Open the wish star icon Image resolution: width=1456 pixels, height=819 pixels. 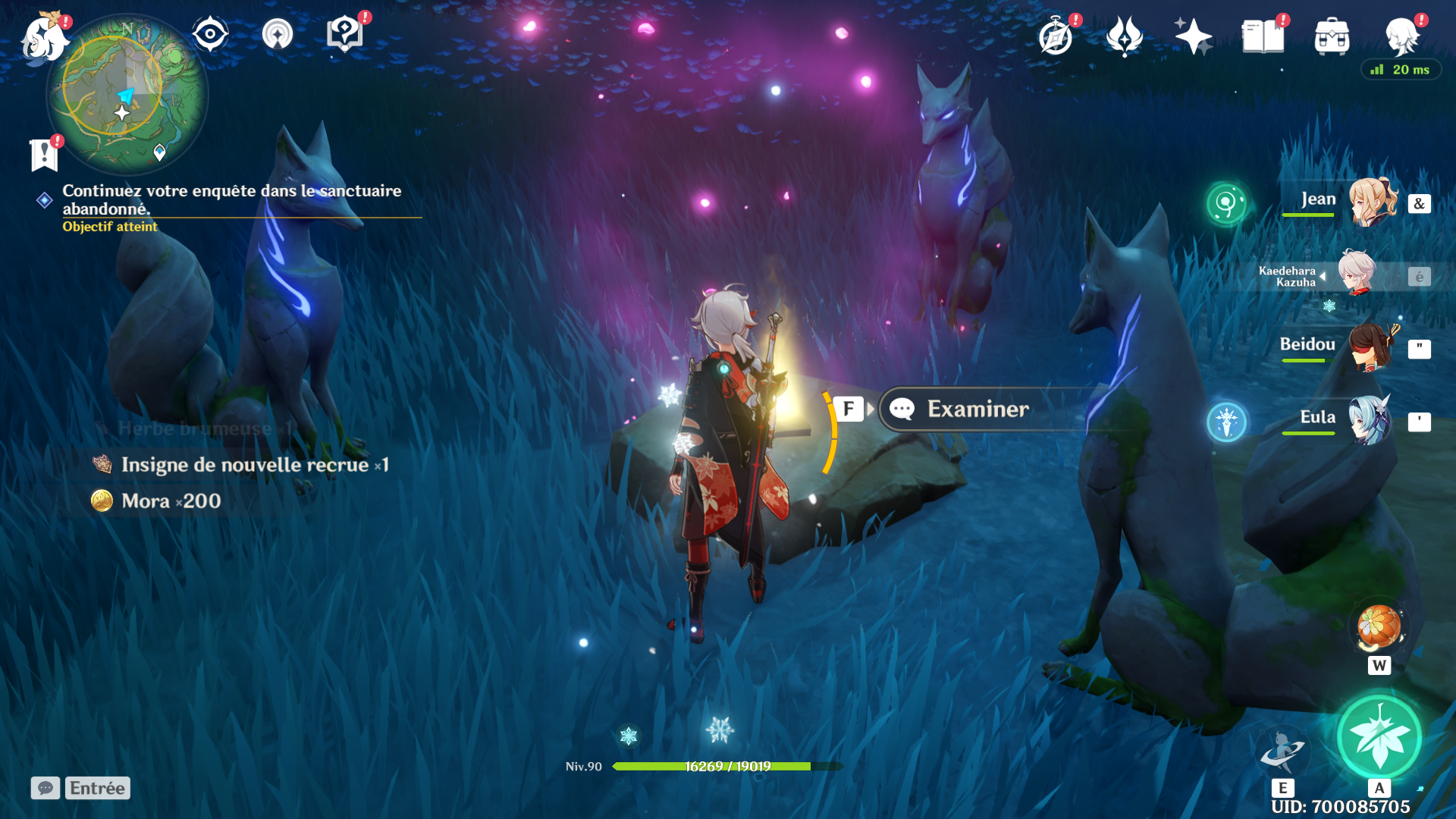pyautogui.click(x=1192, y=36)
